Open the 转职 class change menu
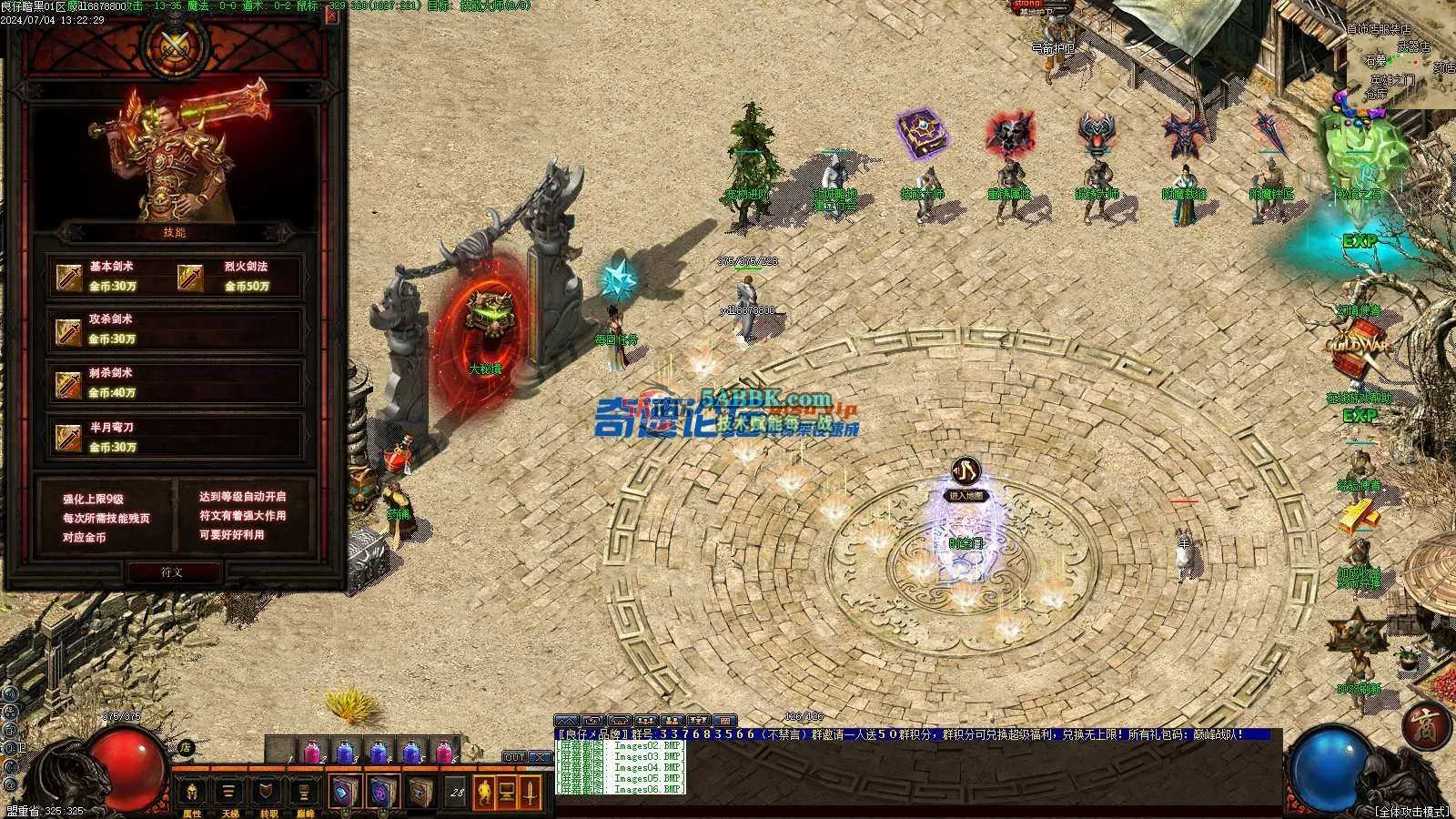Image resolution: width=1456 pixels, height=819 pixels. 268,794
